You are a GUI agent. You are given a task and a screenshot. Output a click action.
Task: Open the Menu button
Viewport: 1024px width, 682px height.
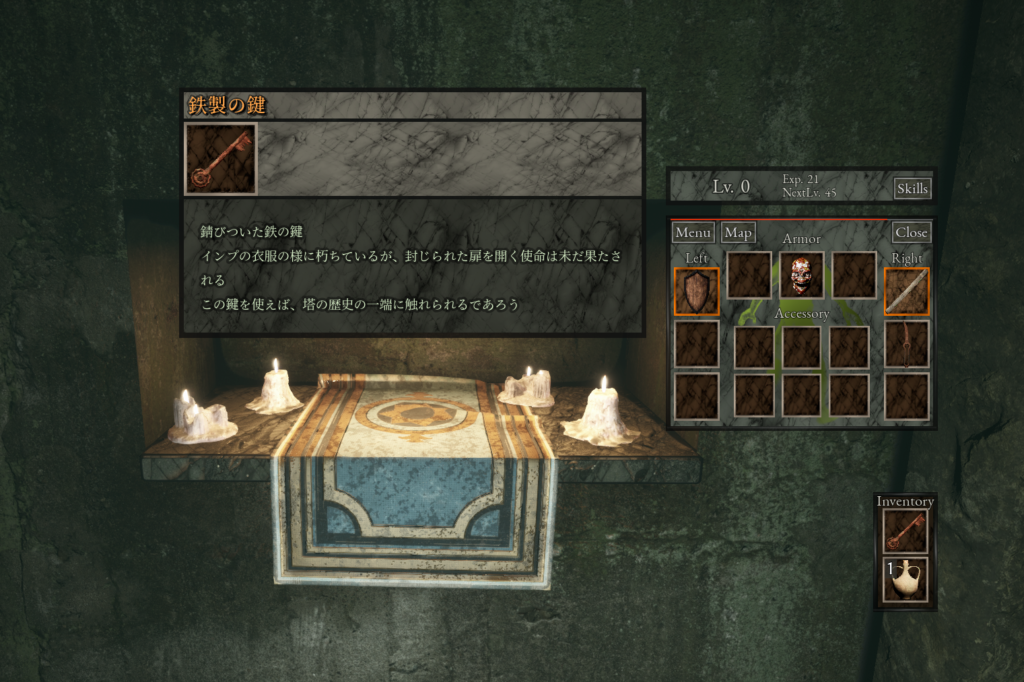(x=692, y=233)
